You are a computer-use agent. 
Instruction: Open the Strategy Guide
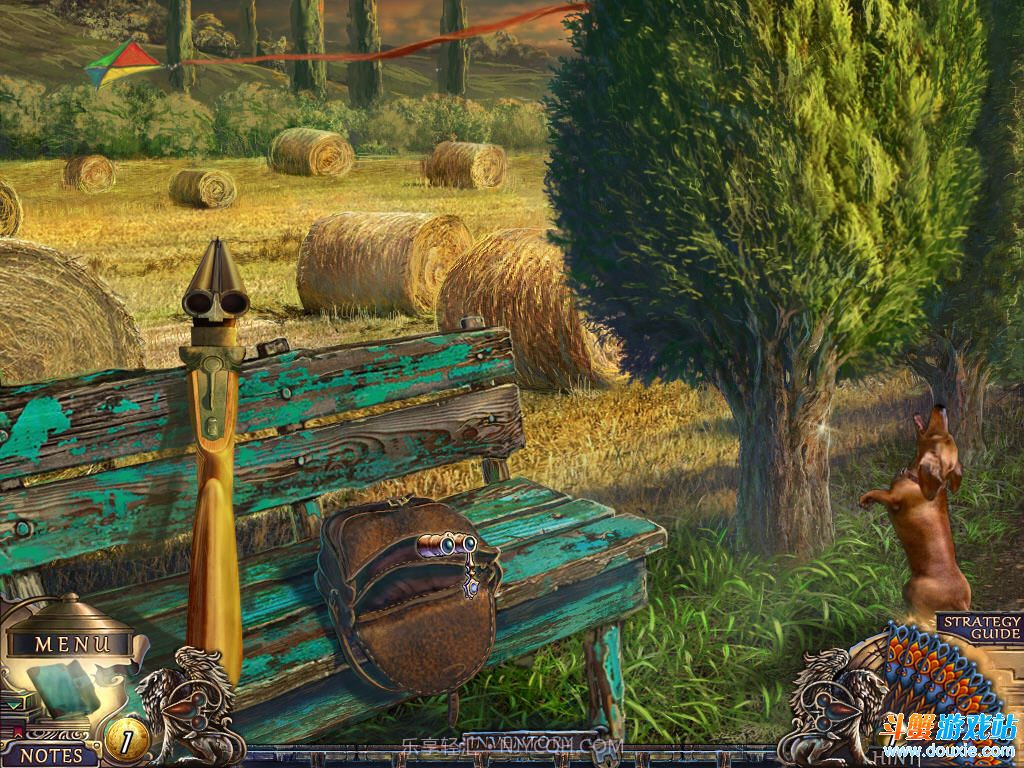pyautogui.click(x=980, y=627)
